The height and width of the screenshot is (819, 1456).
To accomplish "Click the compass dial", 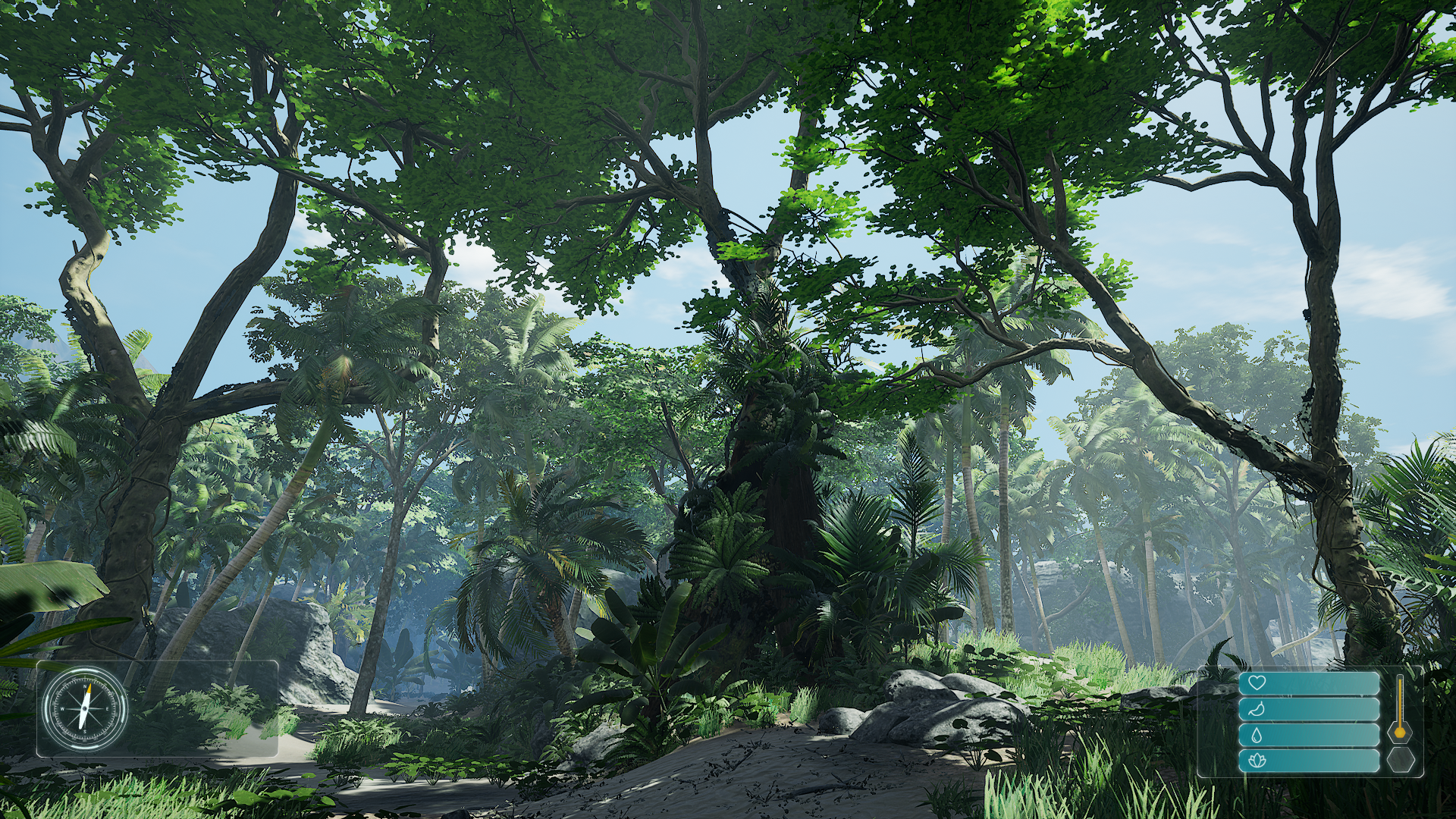I will pyautogui.click(x=84, y=709).
